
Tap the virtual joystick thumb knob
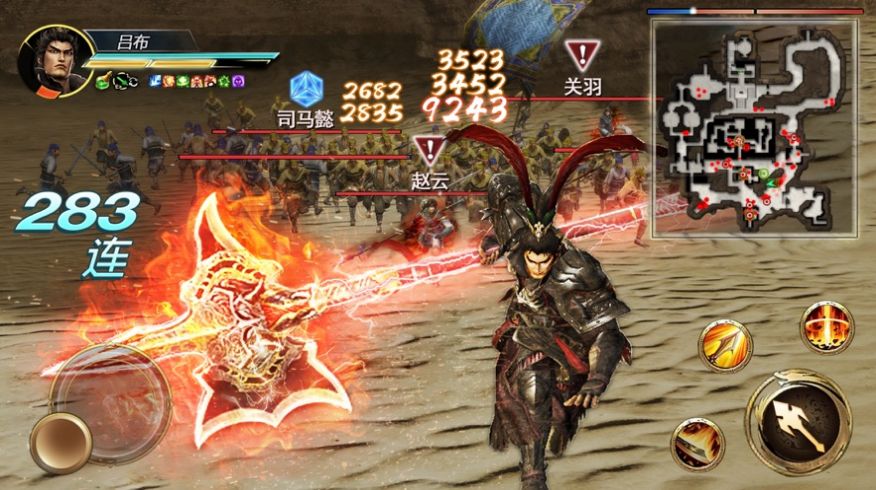tap(61, 443)
